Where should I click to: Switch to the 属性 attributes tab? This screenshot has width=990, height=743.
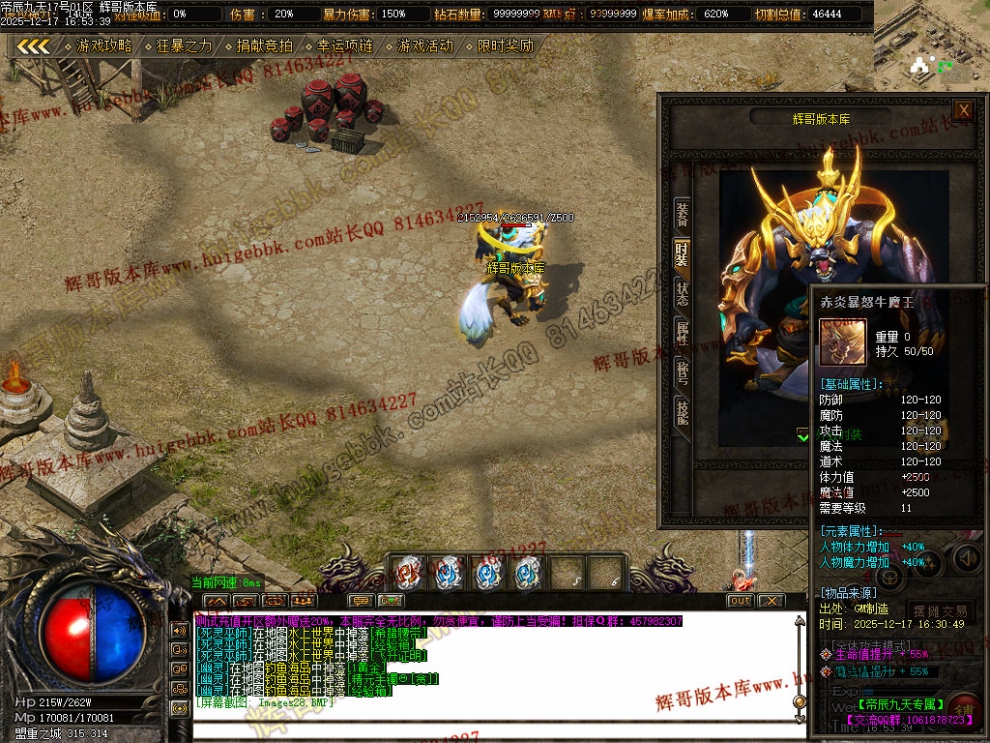point(682,333)
